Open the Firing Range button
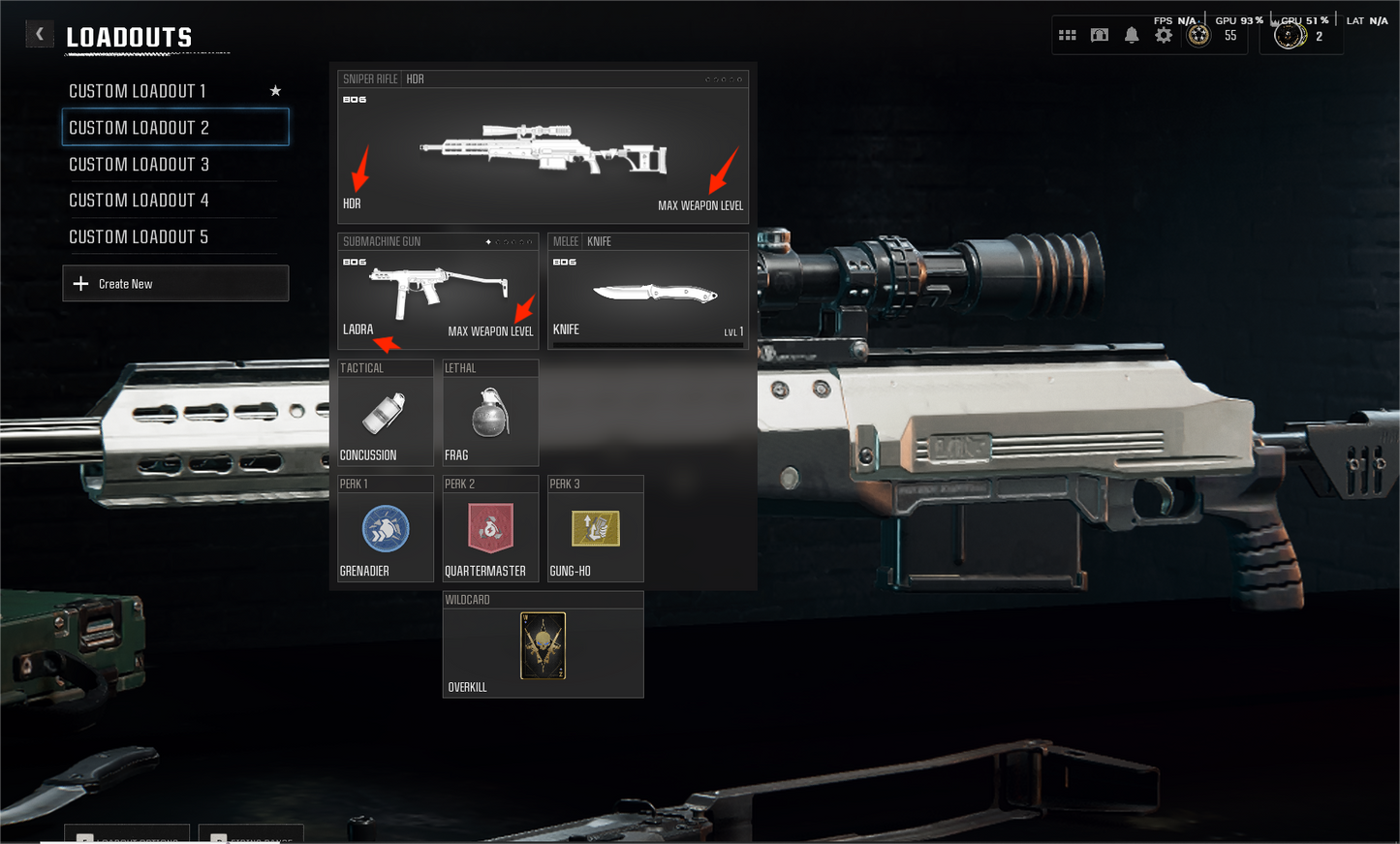Viewport: 1400px width, 844px height. coord(251,836)
